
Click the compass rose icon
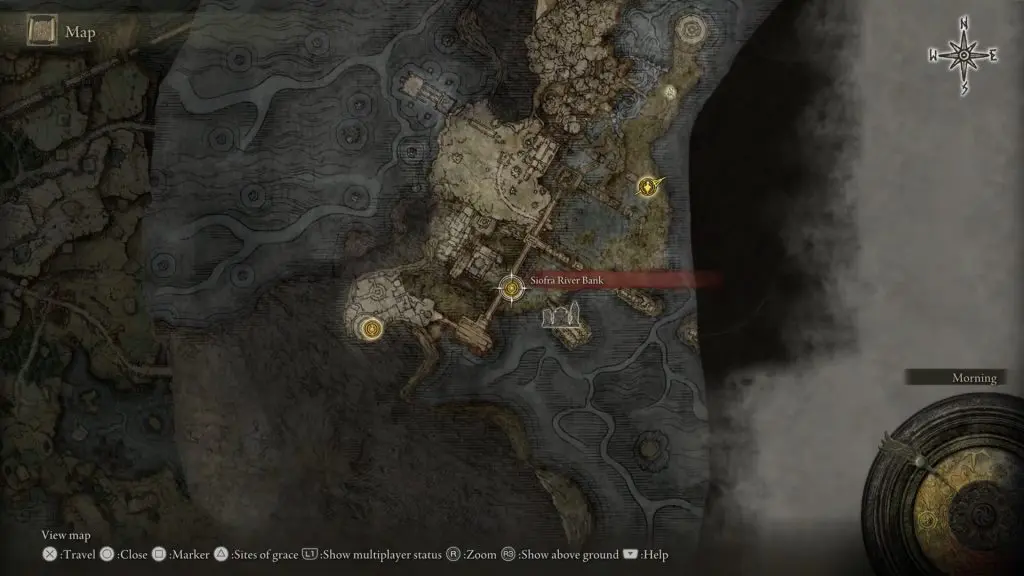[x=963, y=55]
